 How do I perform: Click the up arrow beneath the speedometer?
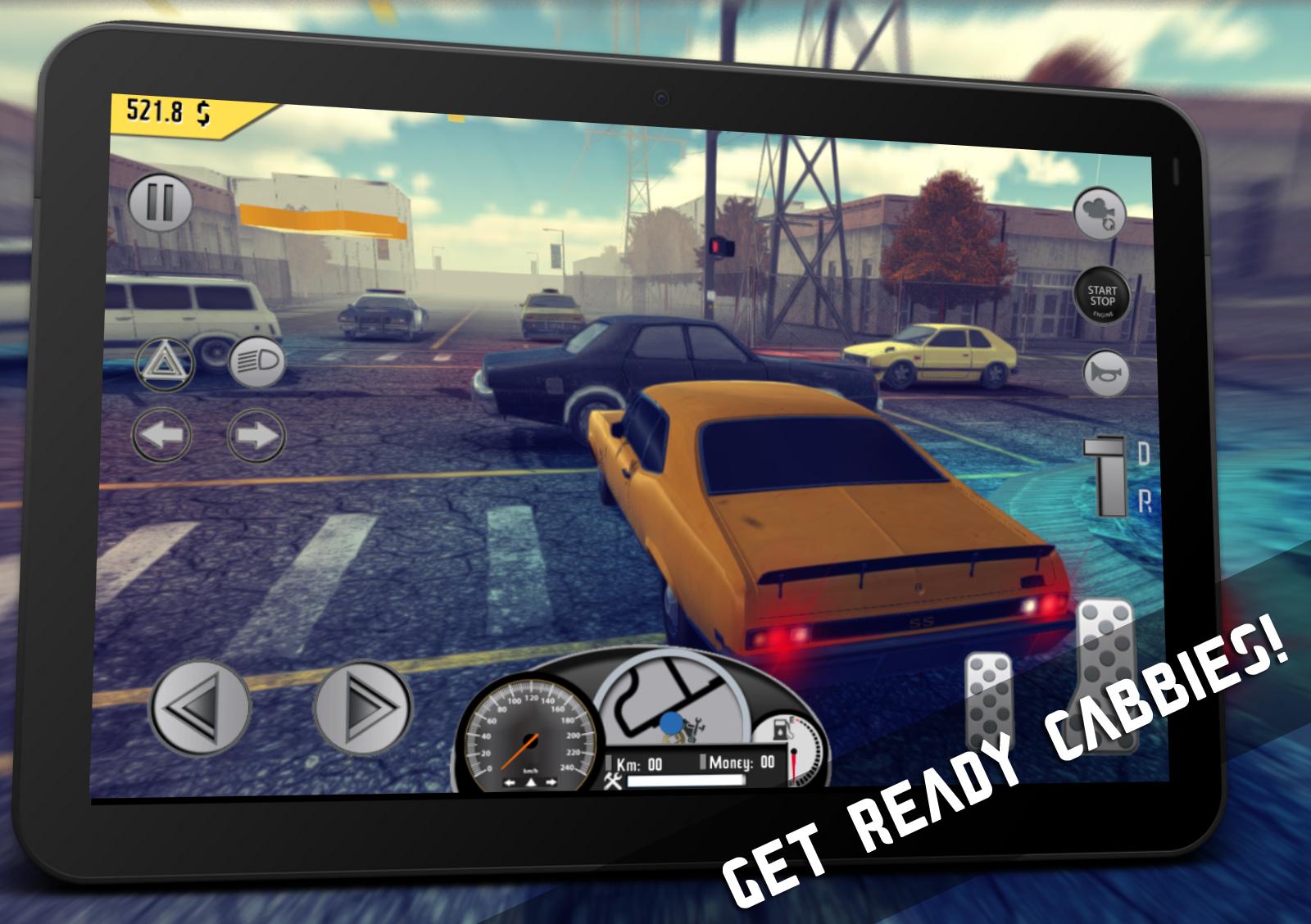pos(531,782)
